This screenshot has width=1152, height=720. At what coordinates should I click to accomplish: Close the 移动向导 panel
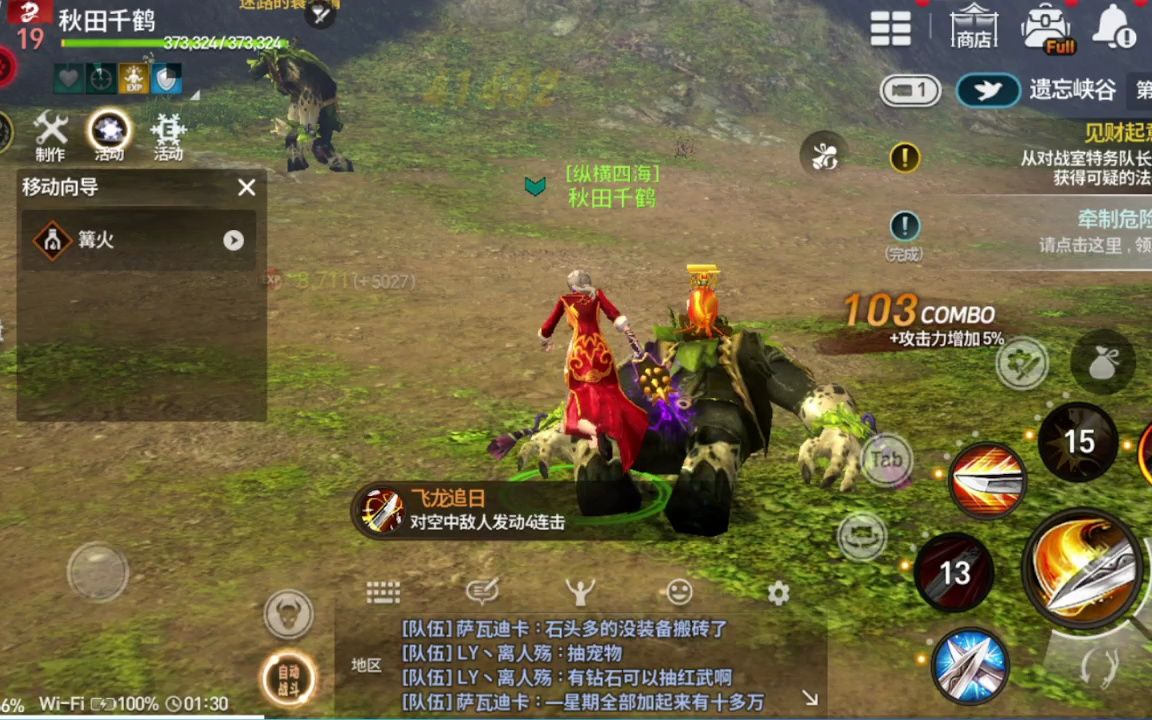coord(247,187)
